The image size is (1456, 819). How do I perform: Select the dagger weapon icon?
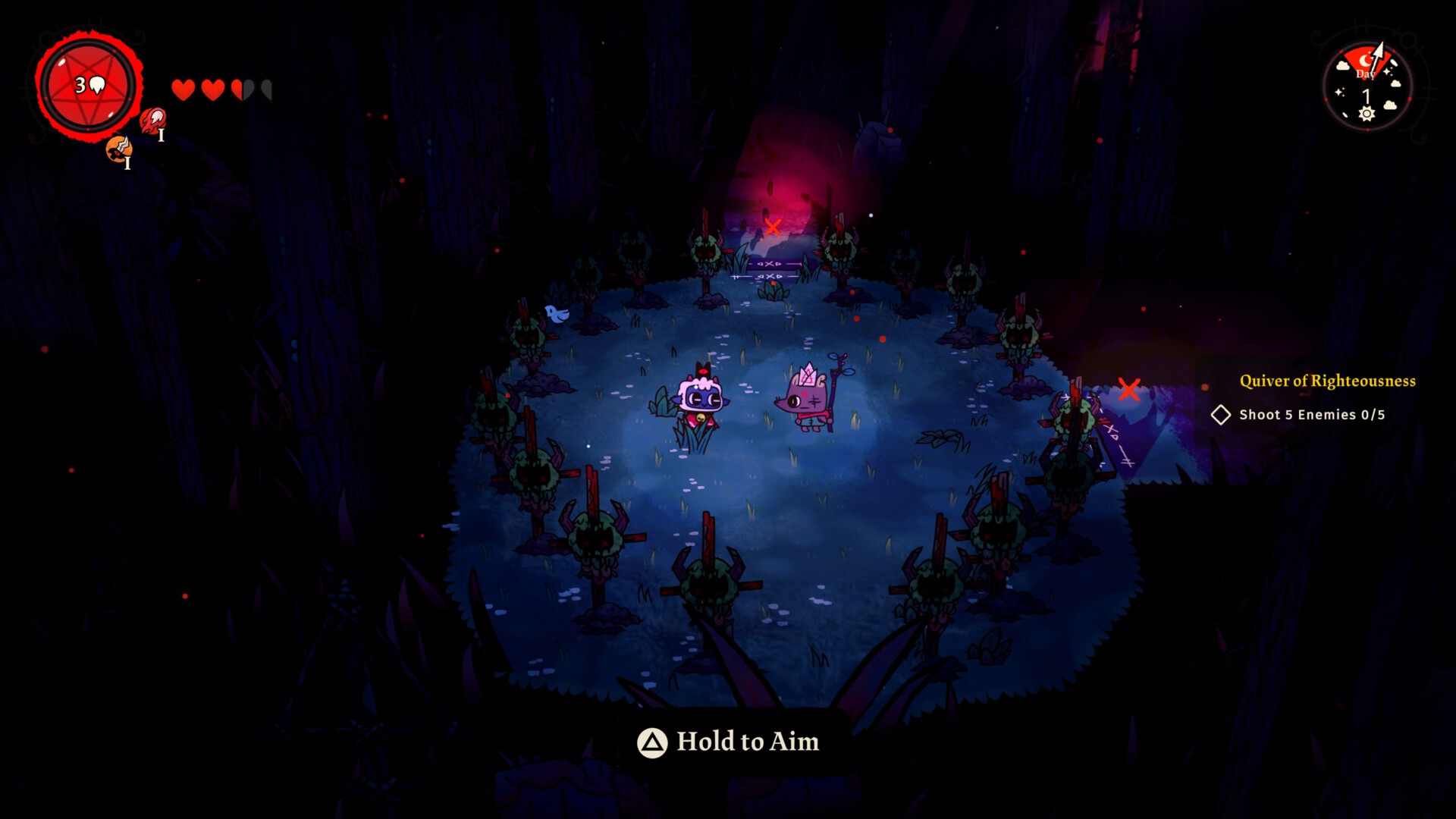[118, 149]
